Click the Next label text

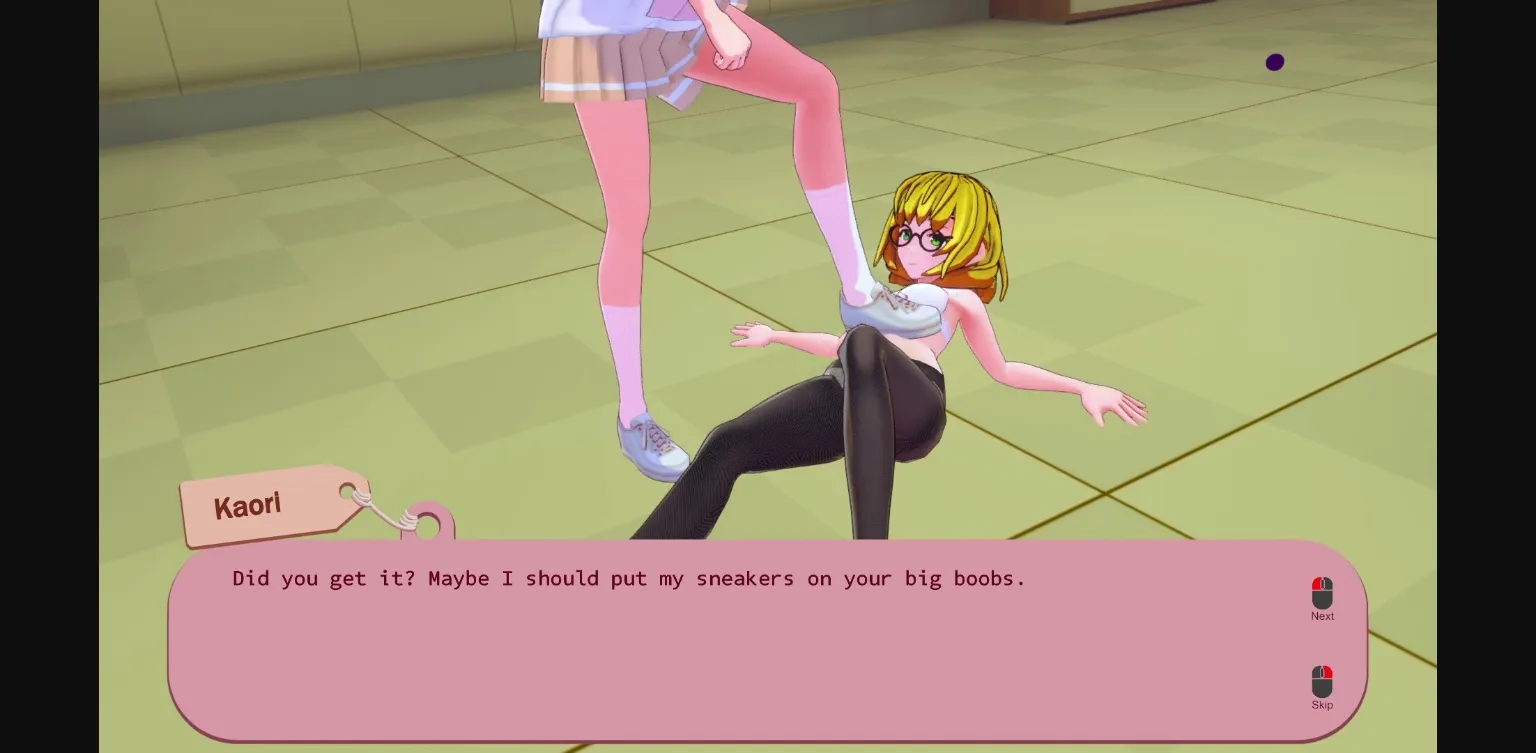[1322, 616]
